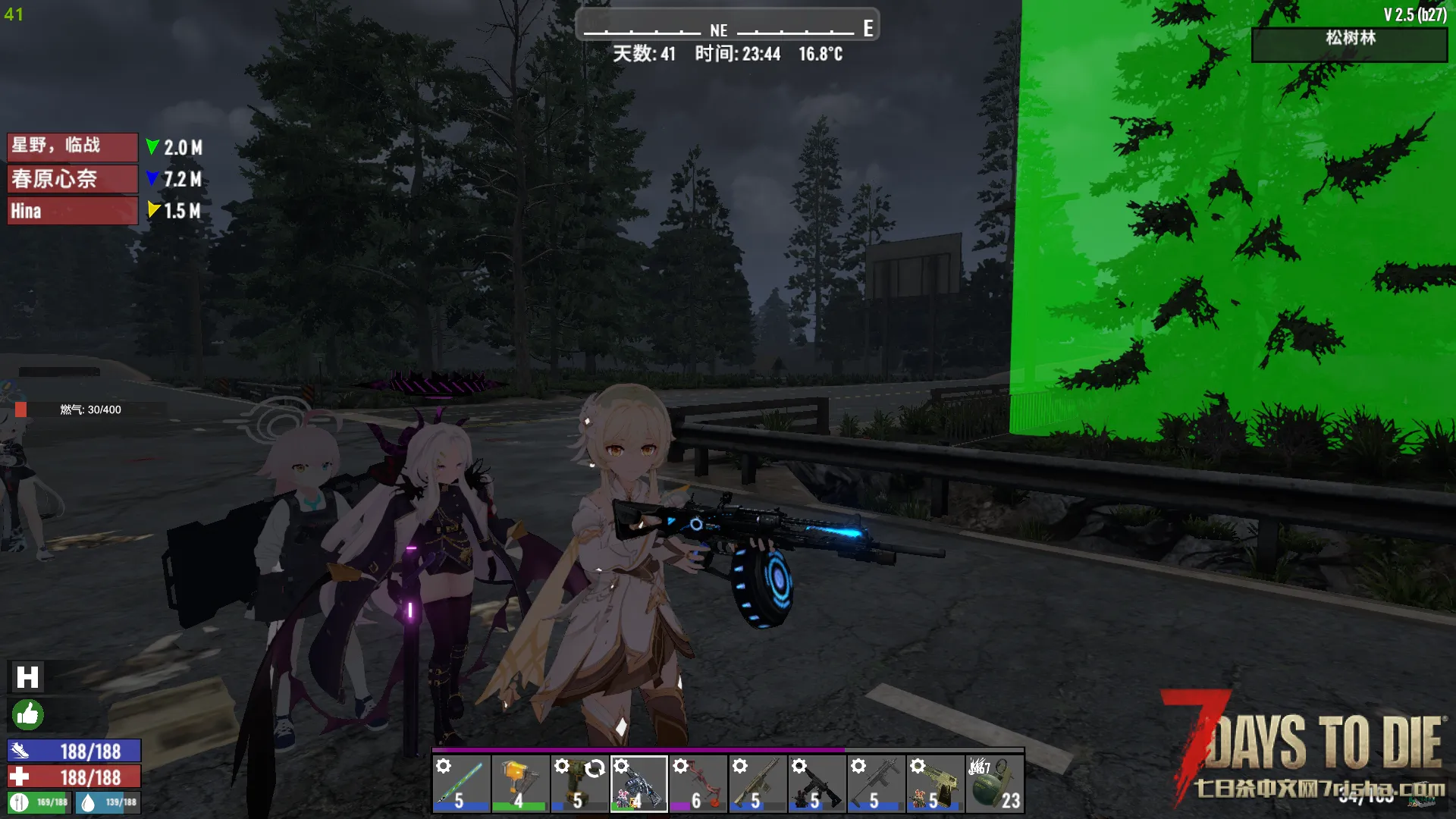Select the red compound bow slot
The image size is (1456, 819).
click(x=698, y=784)
